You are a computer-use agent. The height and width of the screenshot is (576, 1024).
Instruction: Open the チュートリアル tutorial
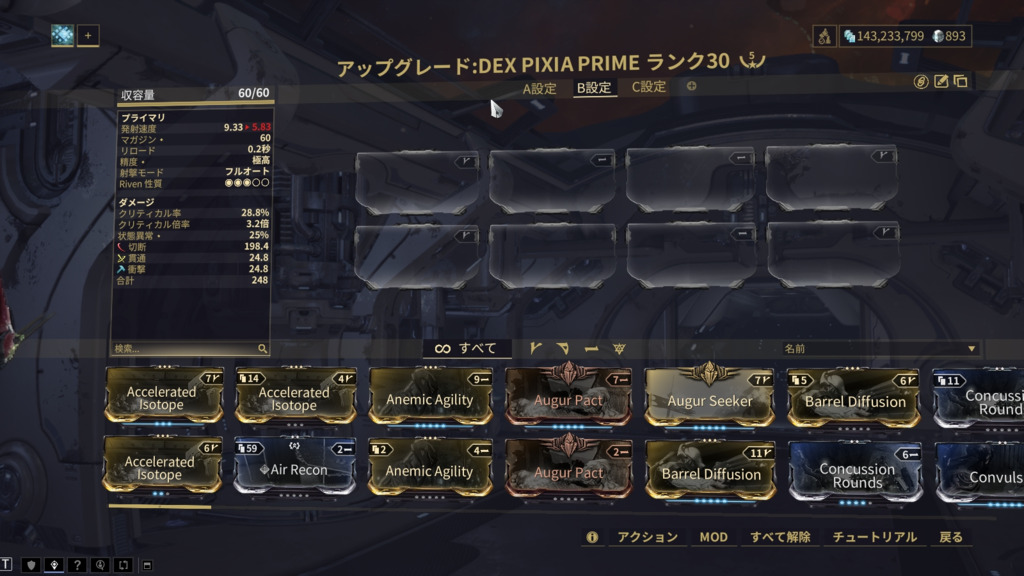875,537
